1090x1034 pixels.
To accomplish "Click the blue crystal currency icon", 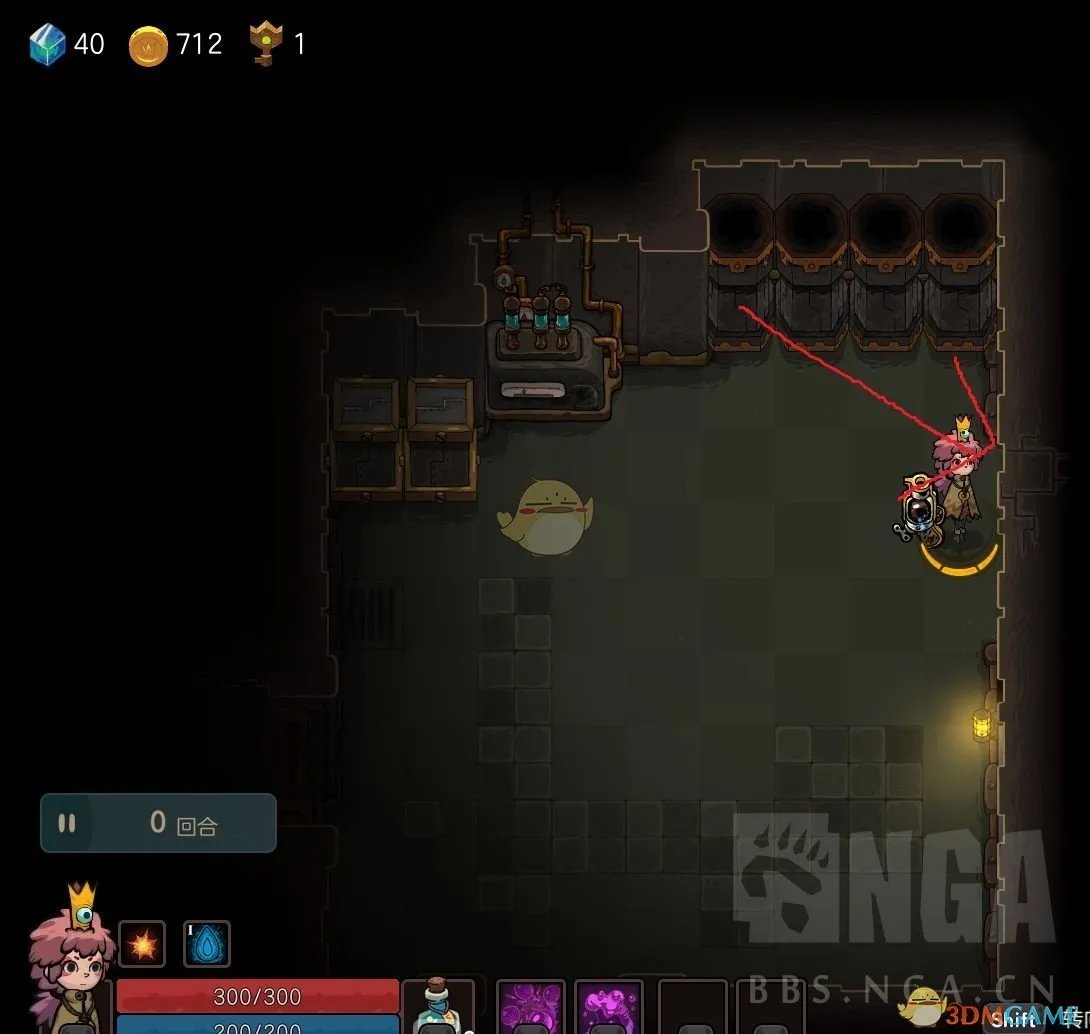I will (47, 45).
